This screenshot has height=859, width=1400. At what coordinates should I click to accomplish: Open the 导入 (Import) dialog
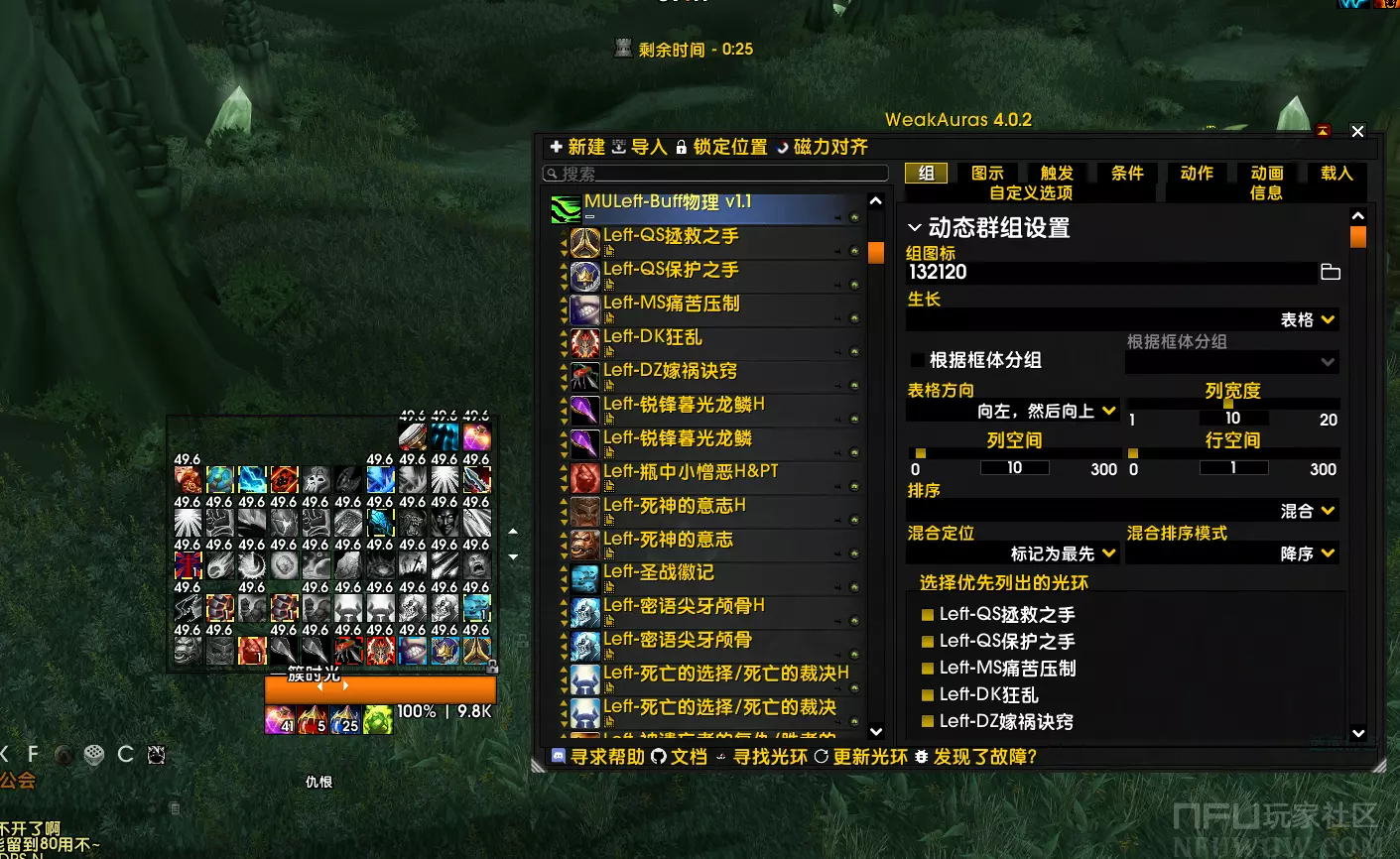(639, 147)
